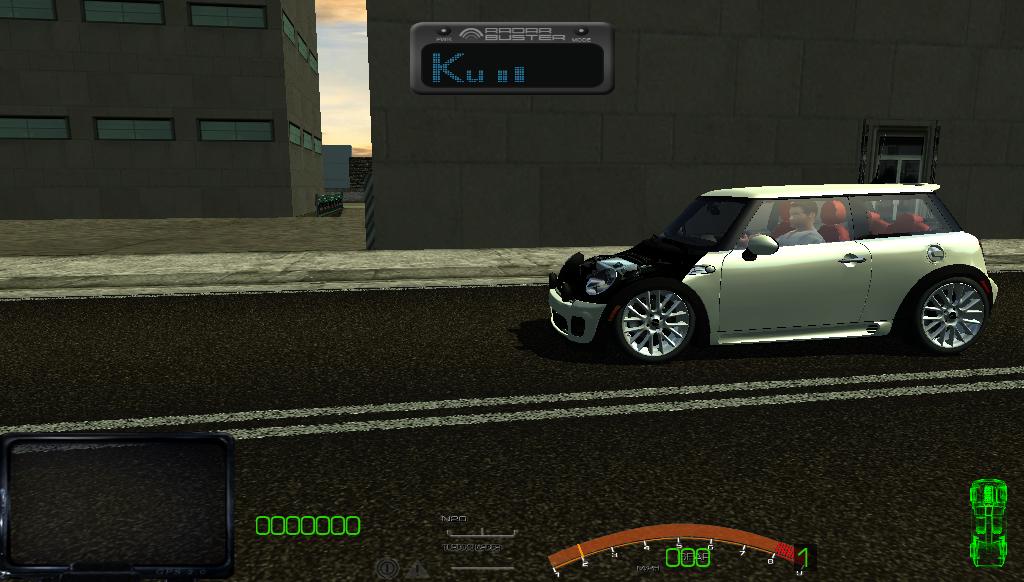Select the green car damage diagram
The image size is (1024, 582).
click(x=989, y=521)
